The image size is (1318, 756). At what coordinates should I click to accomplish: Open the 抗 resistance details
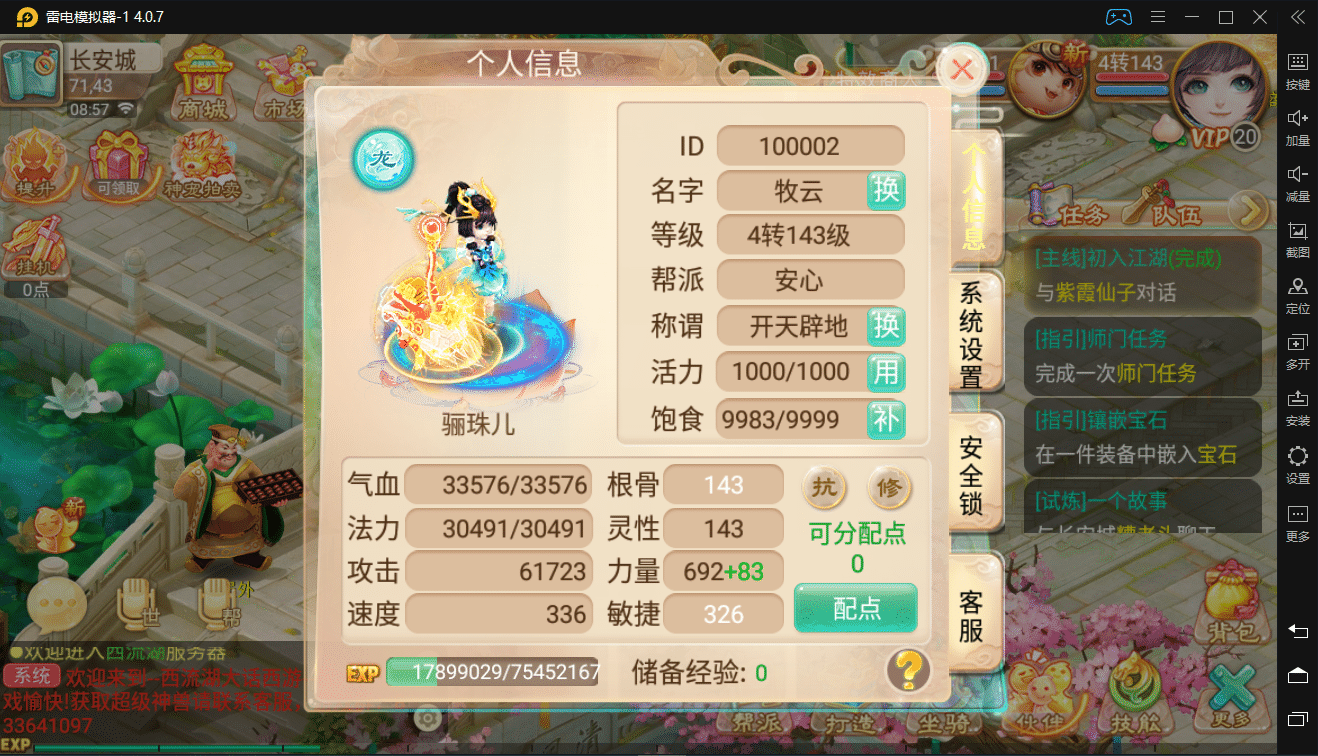coord(824,488)
